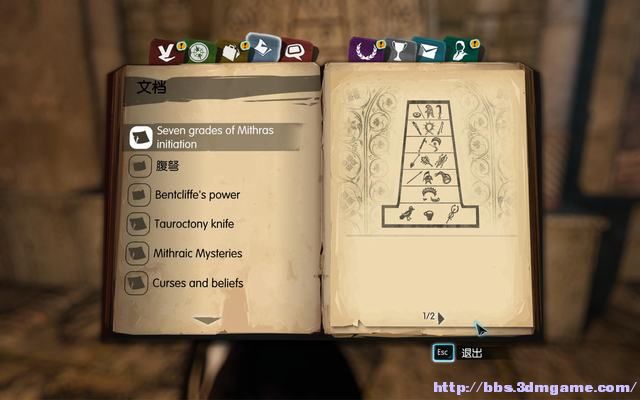Image resolution: width=640 pixels, height=400 pixels.
Task: Switch to the olive bag inventory tab
Action: (x=231, y=51)
